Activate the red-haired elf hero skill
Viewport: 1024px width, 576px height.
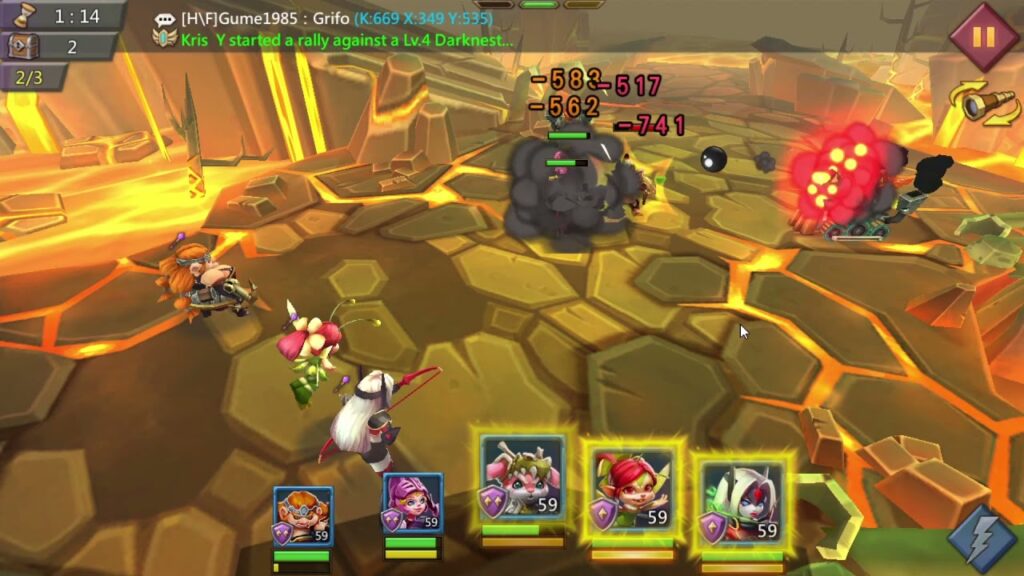[632, 487]
